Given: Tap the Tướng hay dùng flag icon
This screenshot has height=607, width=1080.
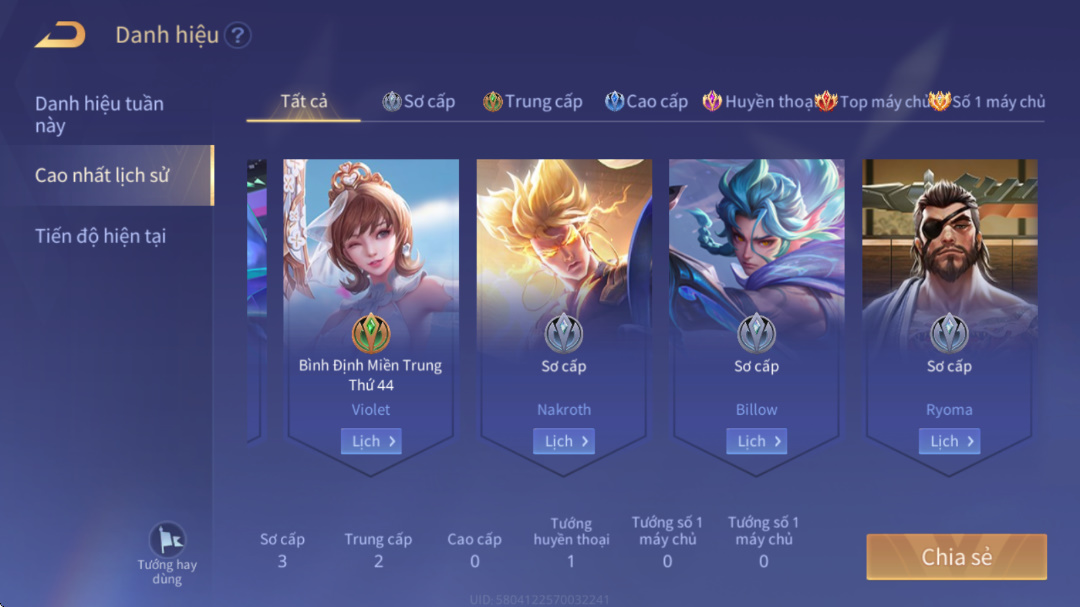Looking at the screenshot, I should pyautogui.click(x=167, y=541).
